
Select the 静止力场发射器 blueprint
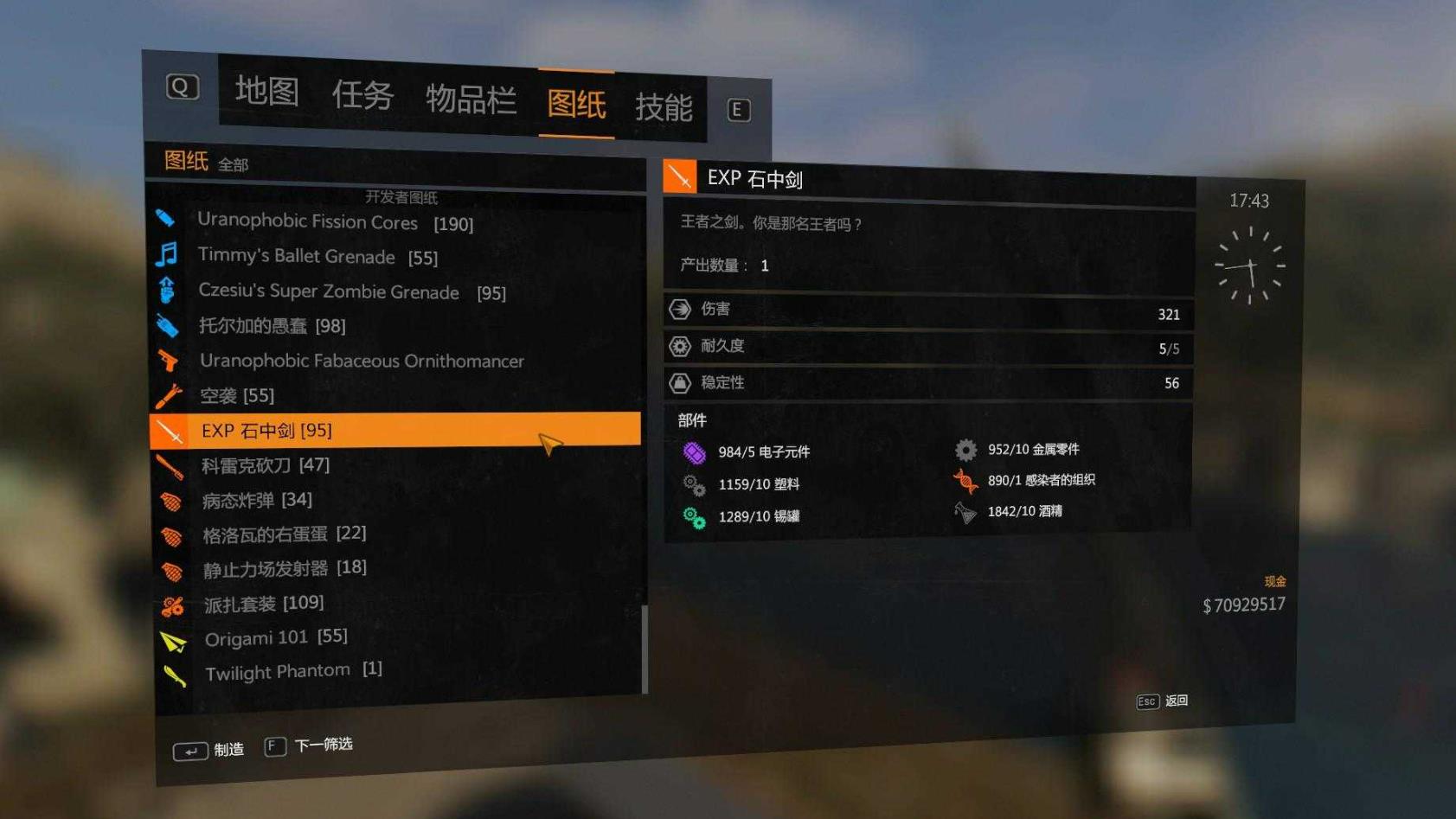coord(284,568)
